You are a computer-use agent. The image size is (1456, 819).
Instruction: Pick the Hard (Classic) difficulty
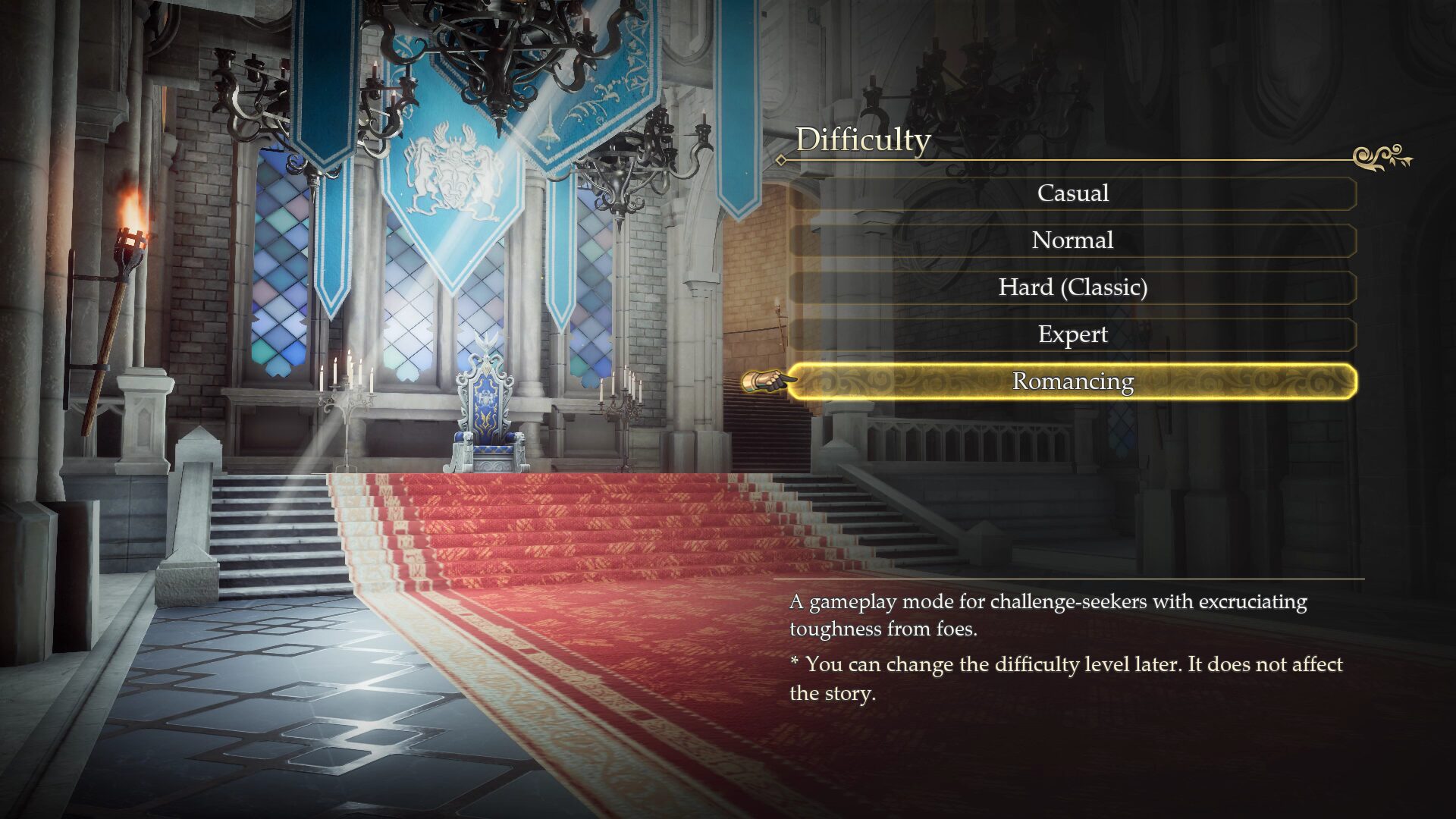tap(1072, 287)
